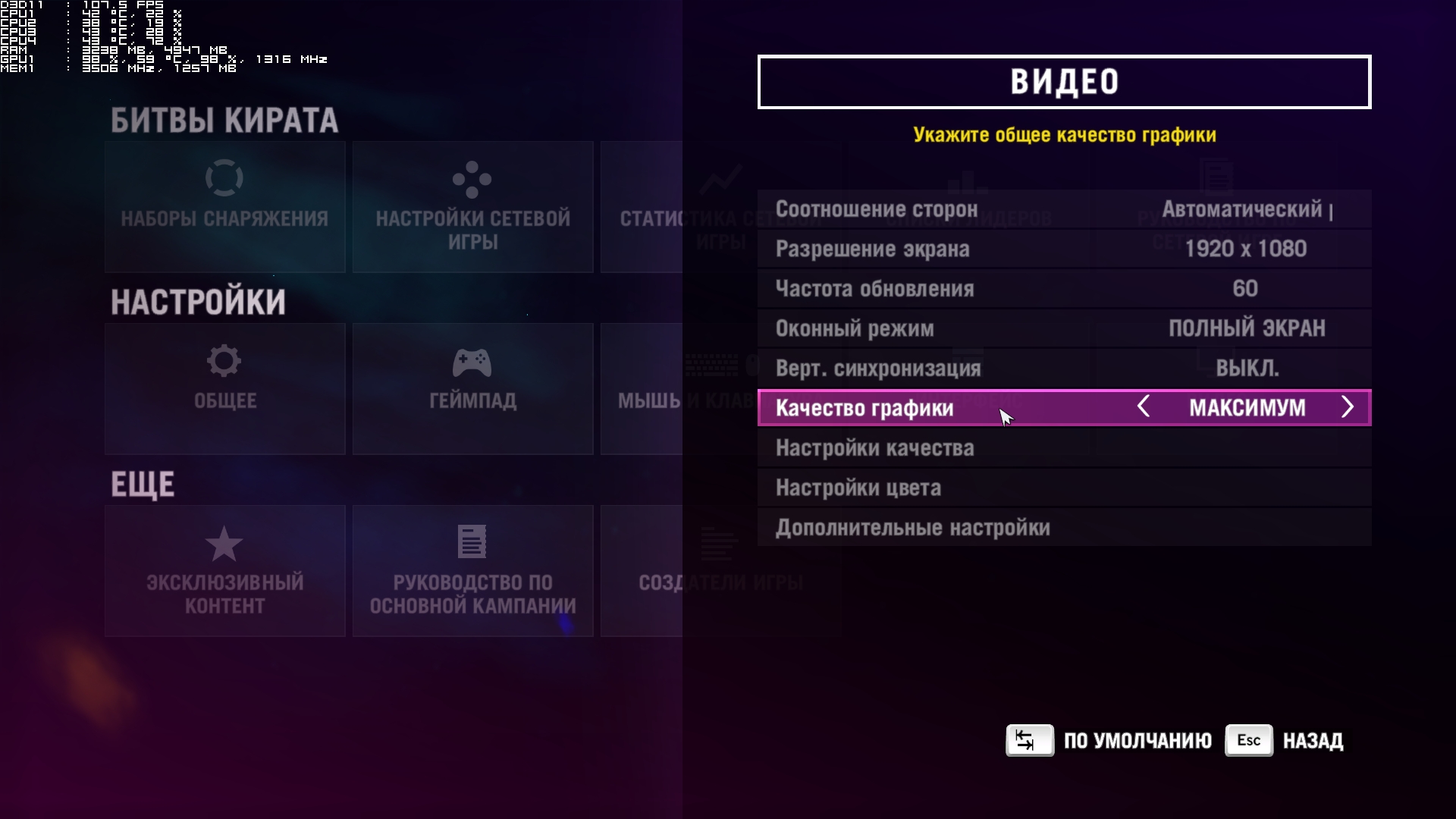Open the Наборы снаряжения tile

[x=225, y=207]
